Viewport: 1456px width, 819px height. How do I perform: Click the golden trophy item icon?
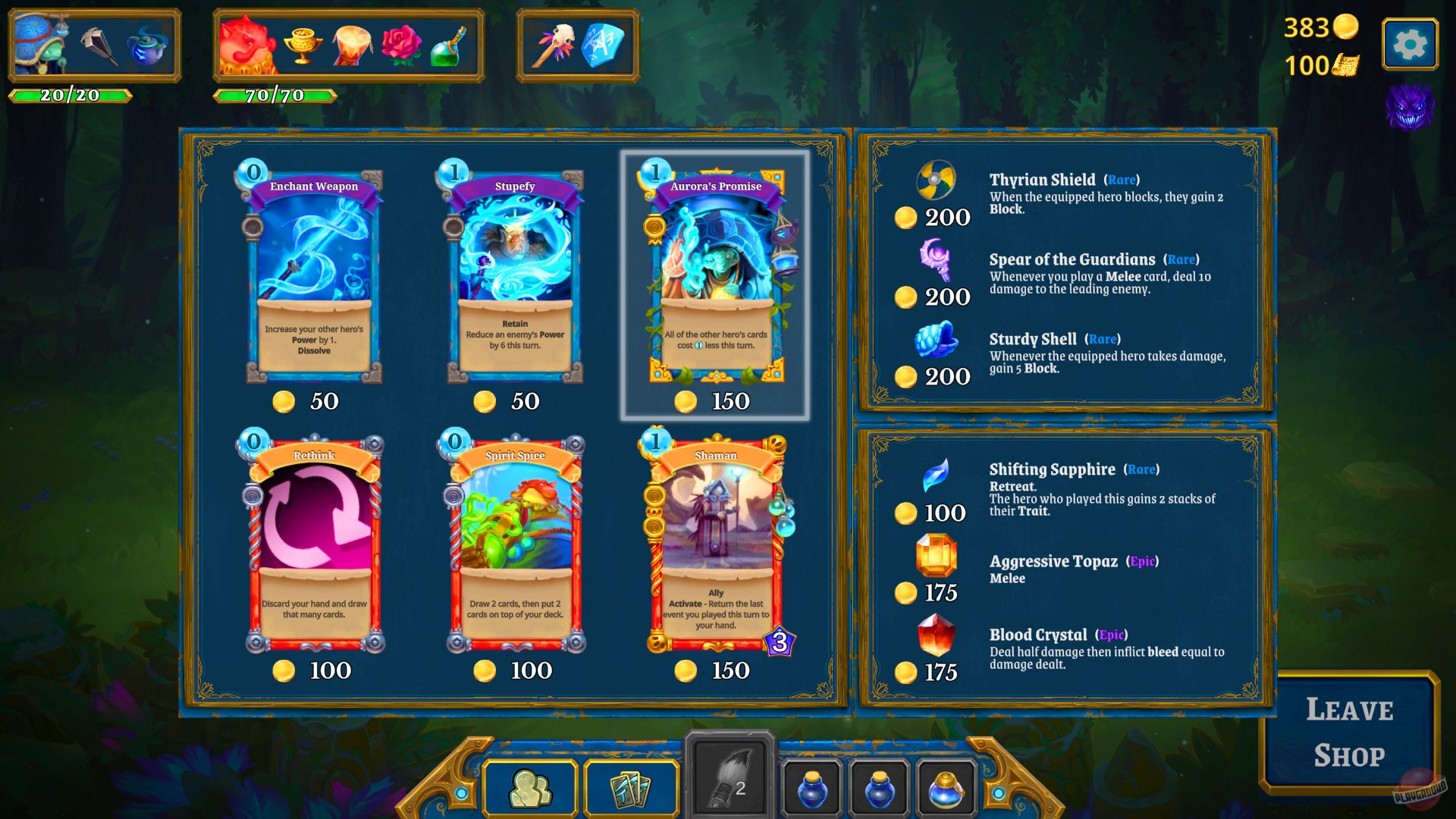303,44
